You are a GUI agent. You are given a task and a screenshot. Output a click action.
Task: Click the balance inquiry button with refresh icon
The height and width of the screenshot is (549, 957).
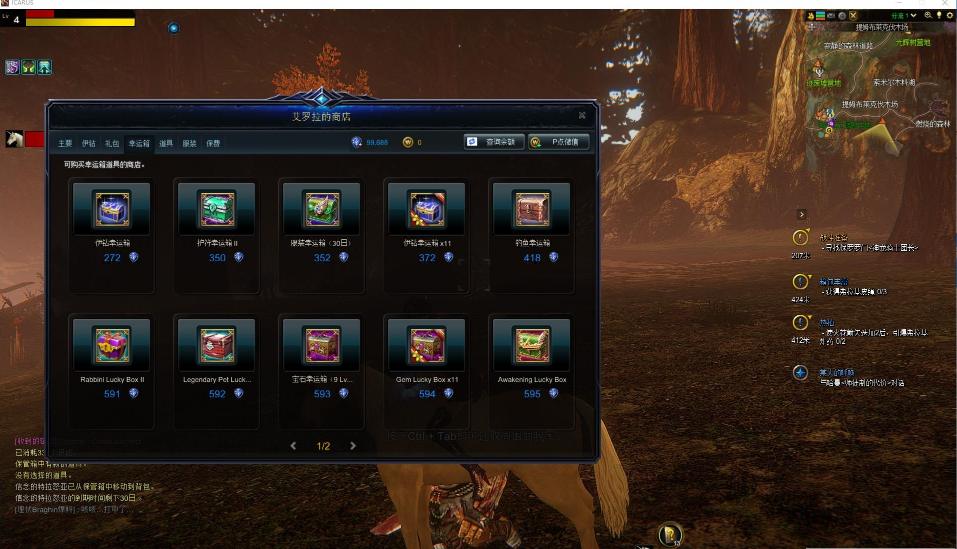[x=494, y=142]
